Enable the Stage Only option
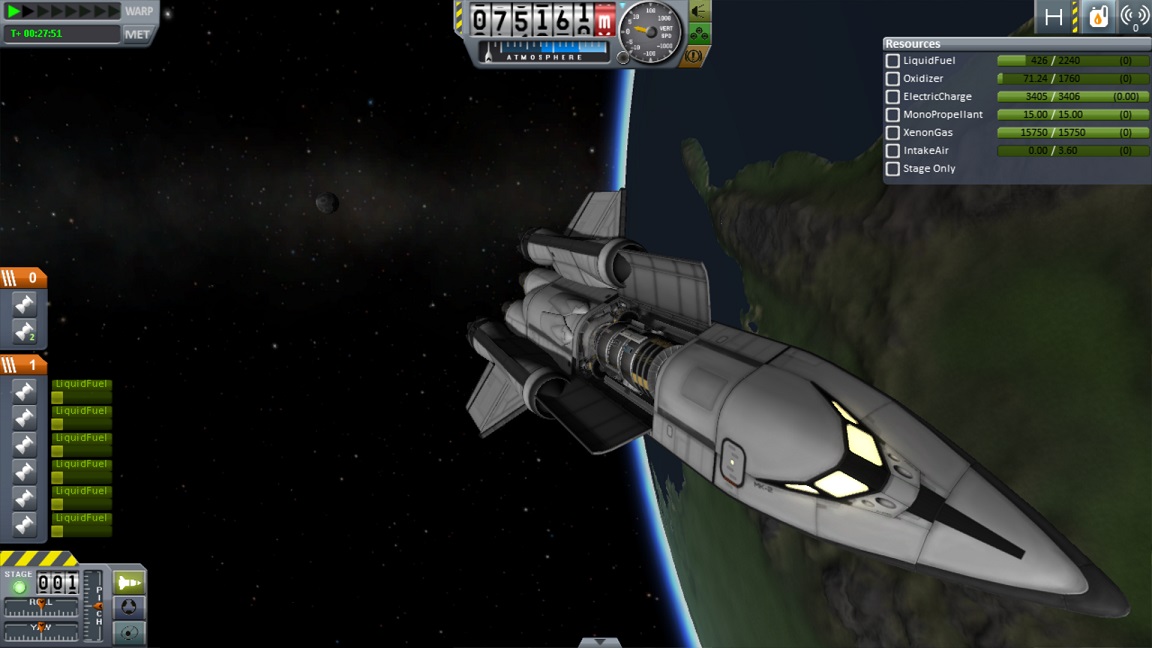This screenshot has height=648, width=1152. pos(893,169)
